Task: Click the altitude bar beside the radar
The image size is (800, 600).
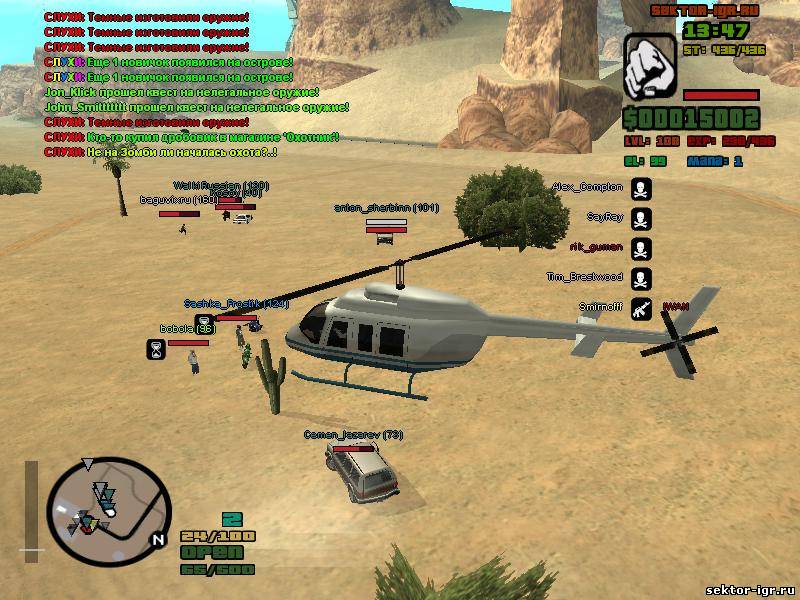Action: click(x=31, y=506)
